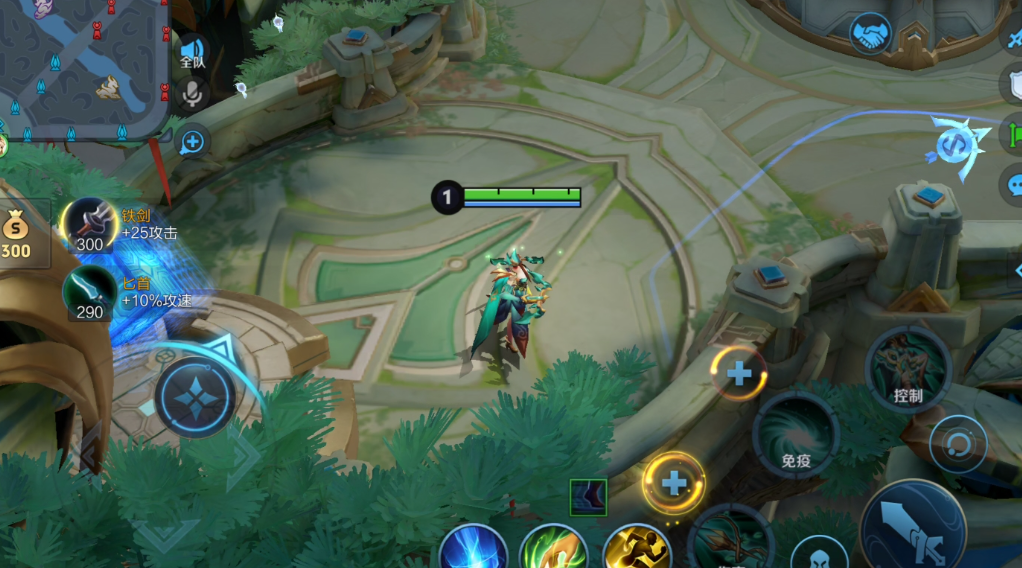Viewport: 1022px width, 568px height.
Task: Open the blue chat message bubble
Action: click(1014, 185)
